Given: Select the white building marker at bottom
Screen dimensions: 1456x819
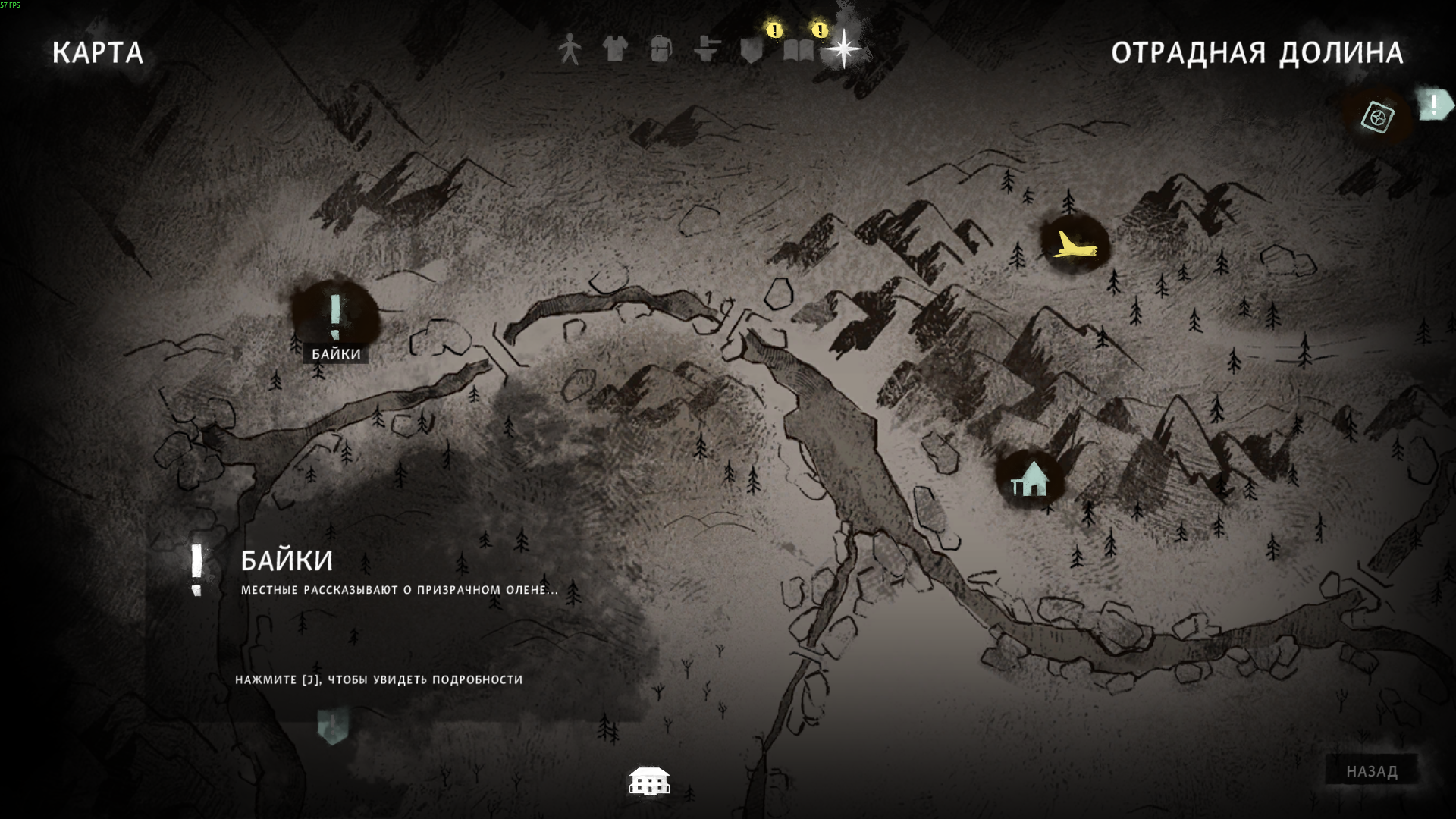Looking at the screenshot, I should (x=649, y=780).
